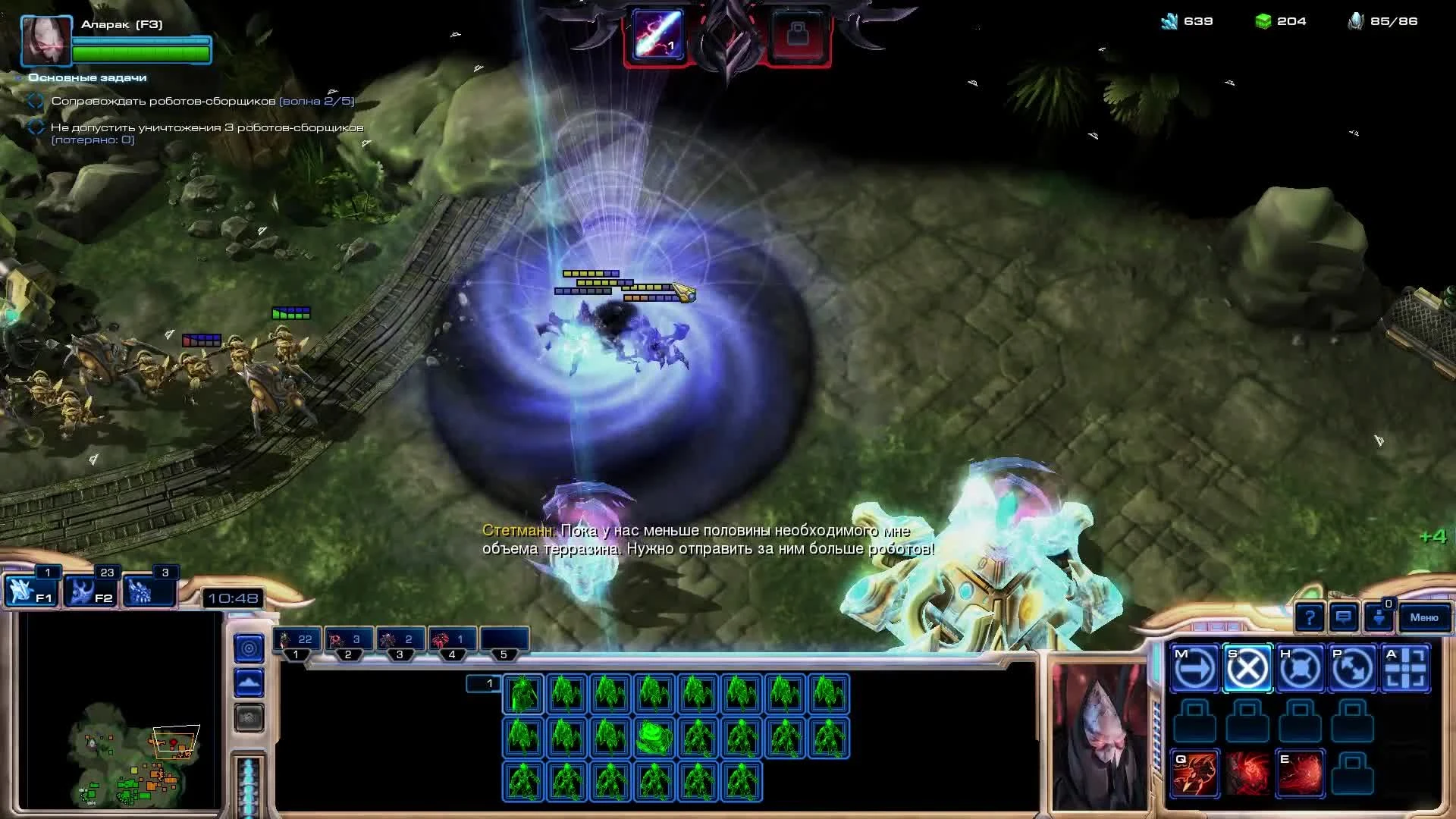This screenshot has width=1456, height=819.
Task: Select the Patrol command (P)
Action: 1353,668
